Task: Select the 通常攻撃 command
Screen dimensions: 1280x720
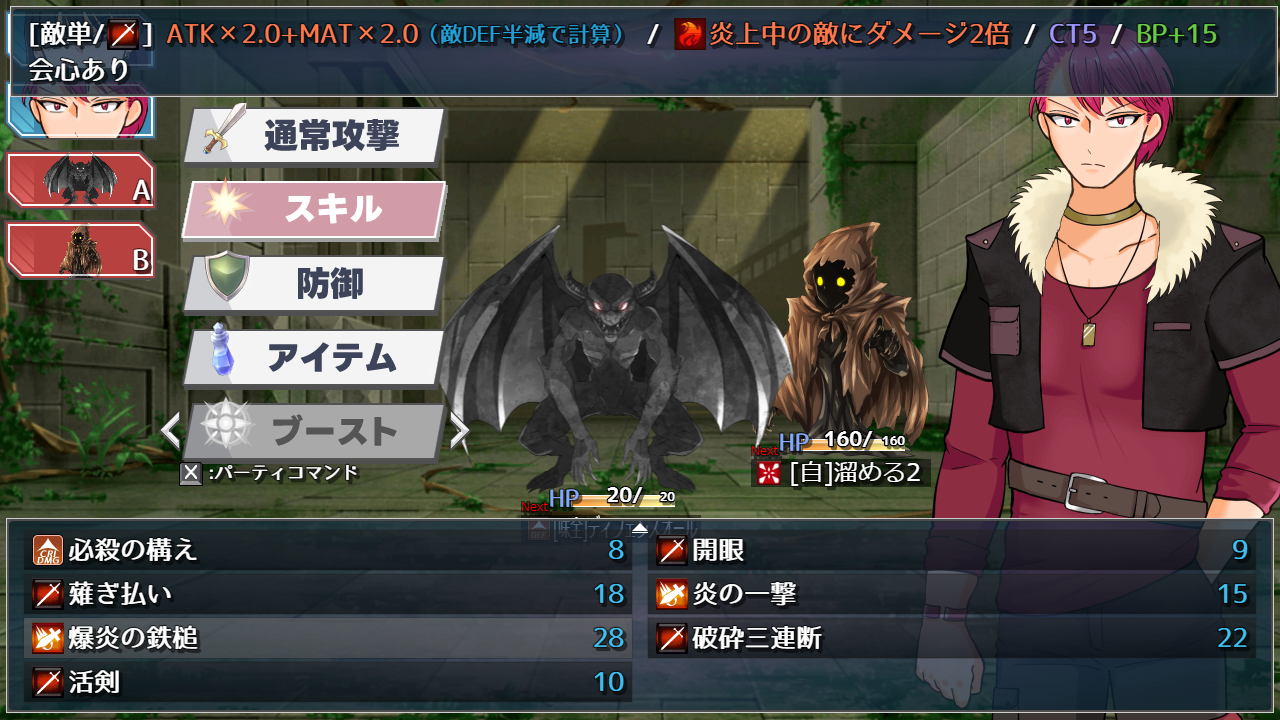Action: (x=315, y=135)
